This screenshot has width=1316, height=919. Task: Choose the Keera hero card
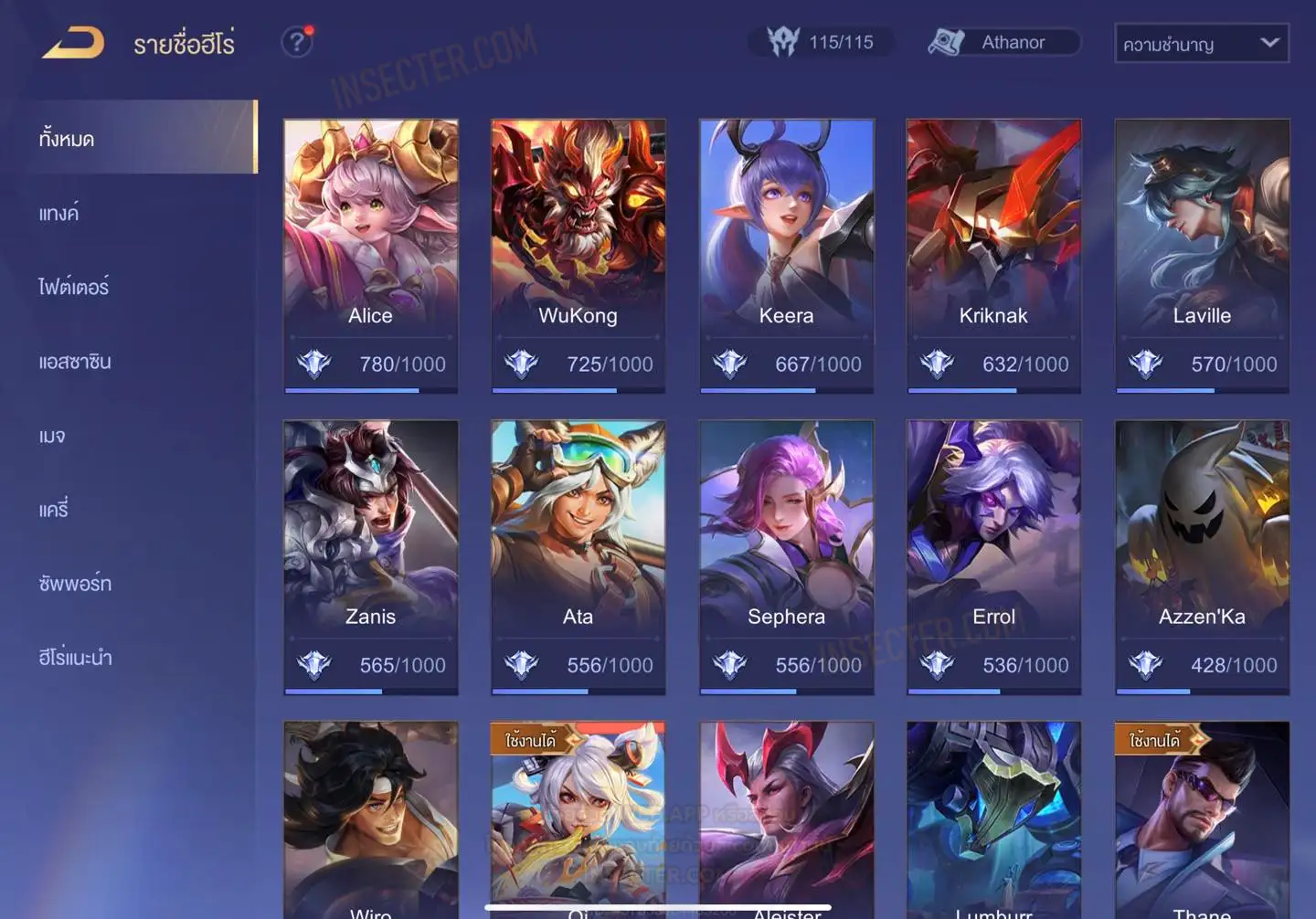[x=786, y=256]
